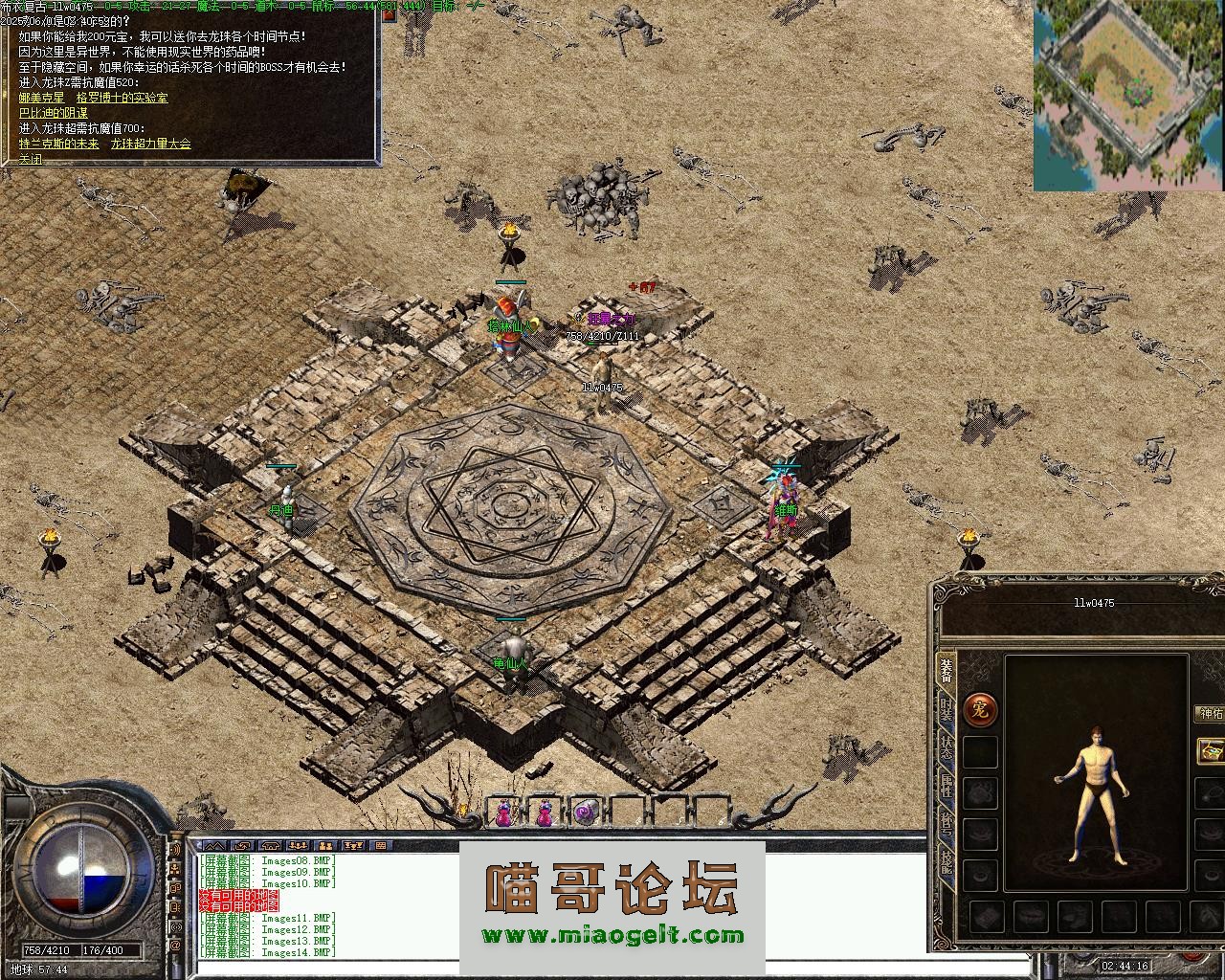Close the NPC dialogue with 关闭
This screenshot has height=980, width=1225.
(31, 160)
